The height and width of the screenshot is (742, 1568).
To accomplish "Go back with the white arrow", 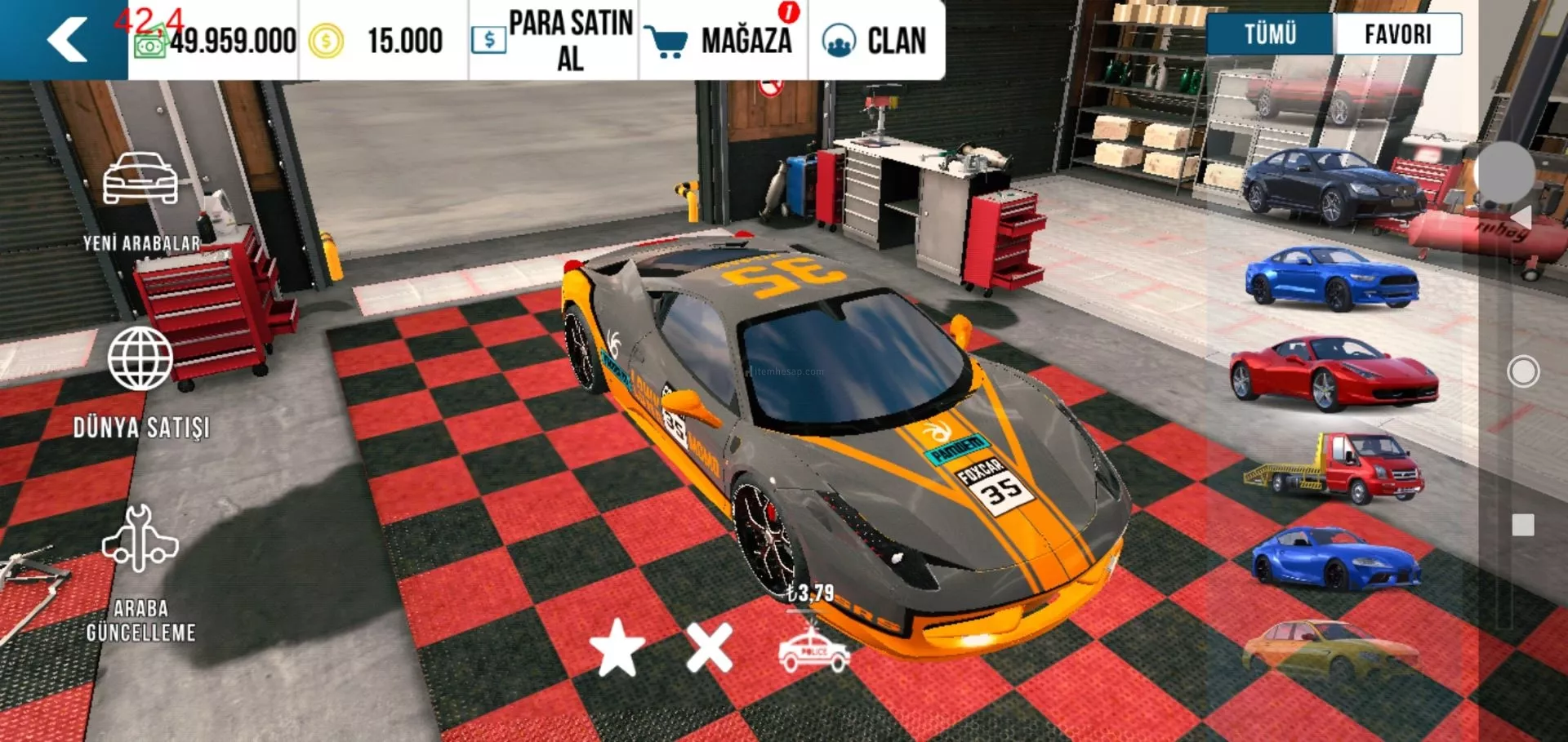I will (x=67, y=39).
